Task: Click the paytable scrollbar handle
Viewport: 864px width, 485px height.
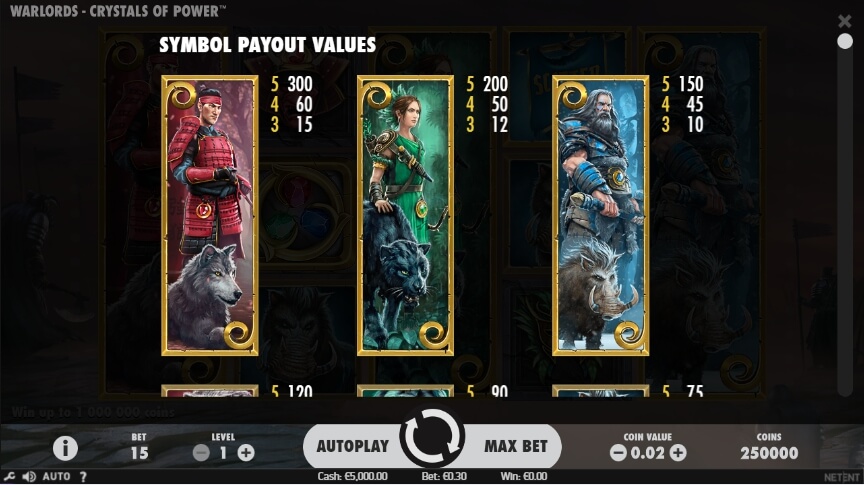Action: (x=845, y=41)
